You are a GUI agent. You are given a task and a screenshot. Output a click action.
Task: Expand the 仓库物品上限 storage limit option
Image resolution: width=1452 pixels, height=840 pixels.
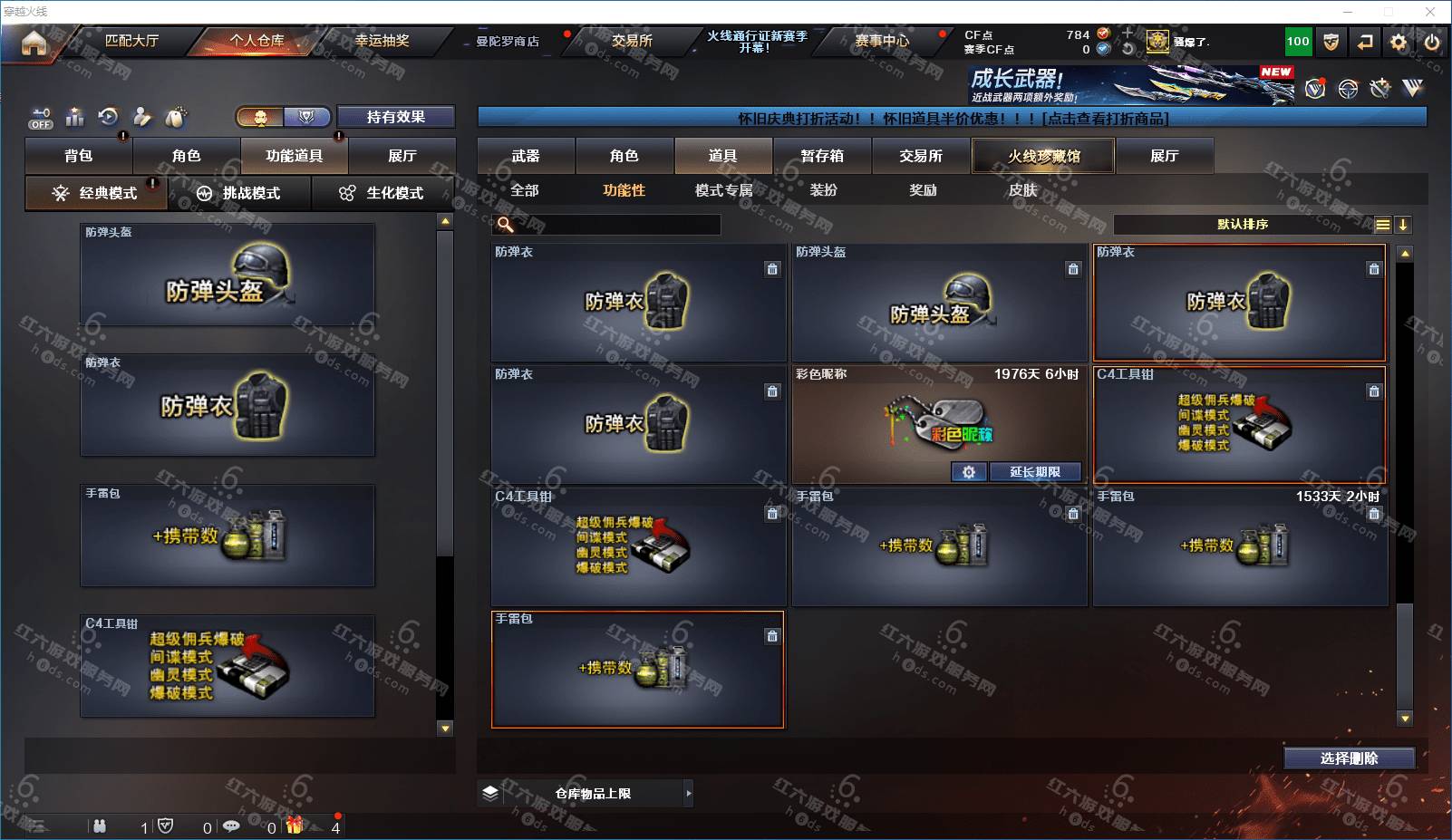tap(689, 794)
